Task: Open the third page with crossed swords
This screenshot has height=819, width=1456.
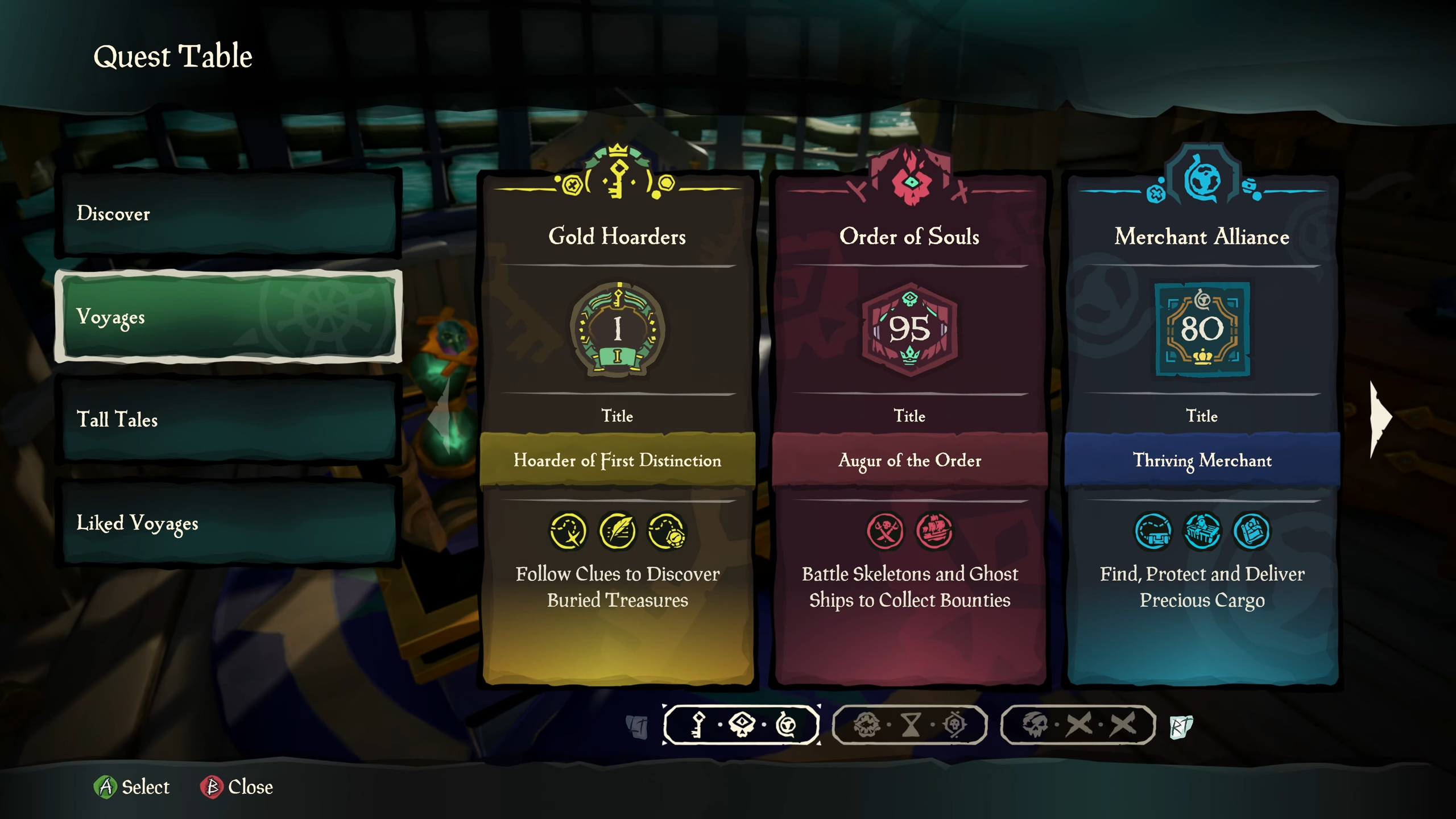Action: pos(1078,725)
